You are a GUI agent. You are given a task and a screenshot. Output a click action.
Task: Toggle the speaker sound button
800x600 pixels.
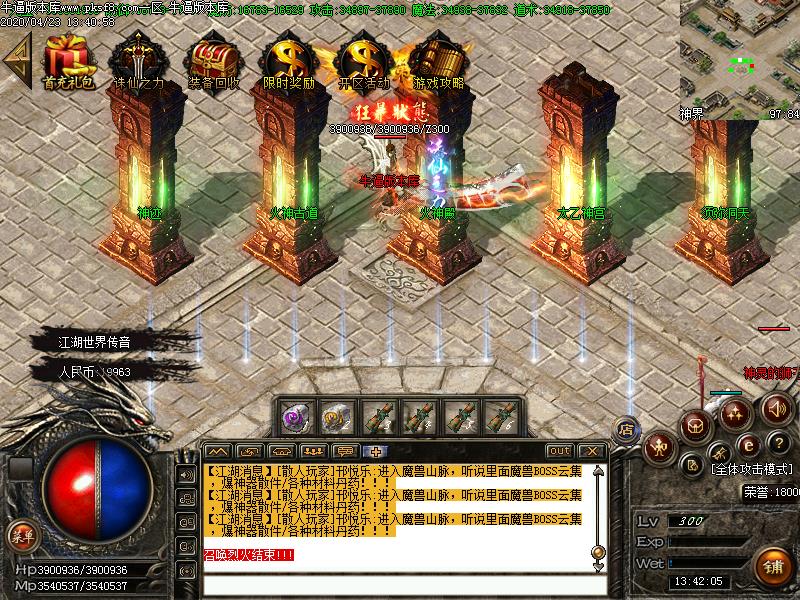[x=776, y=408]
